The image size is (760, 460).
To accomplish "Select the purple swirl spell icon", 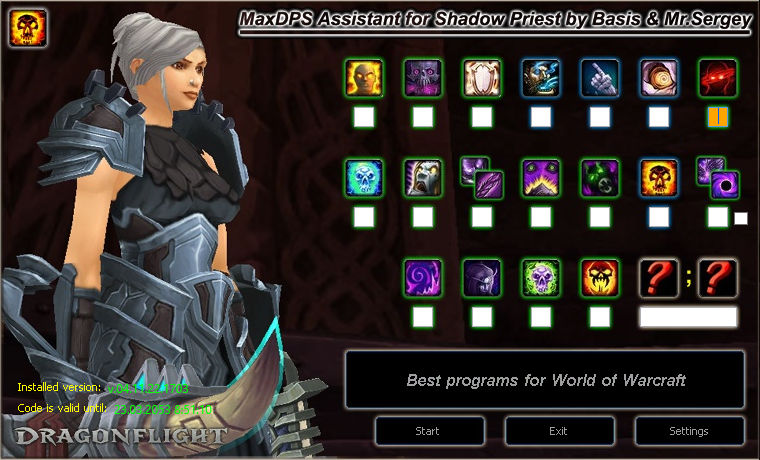I will point(423,277).
